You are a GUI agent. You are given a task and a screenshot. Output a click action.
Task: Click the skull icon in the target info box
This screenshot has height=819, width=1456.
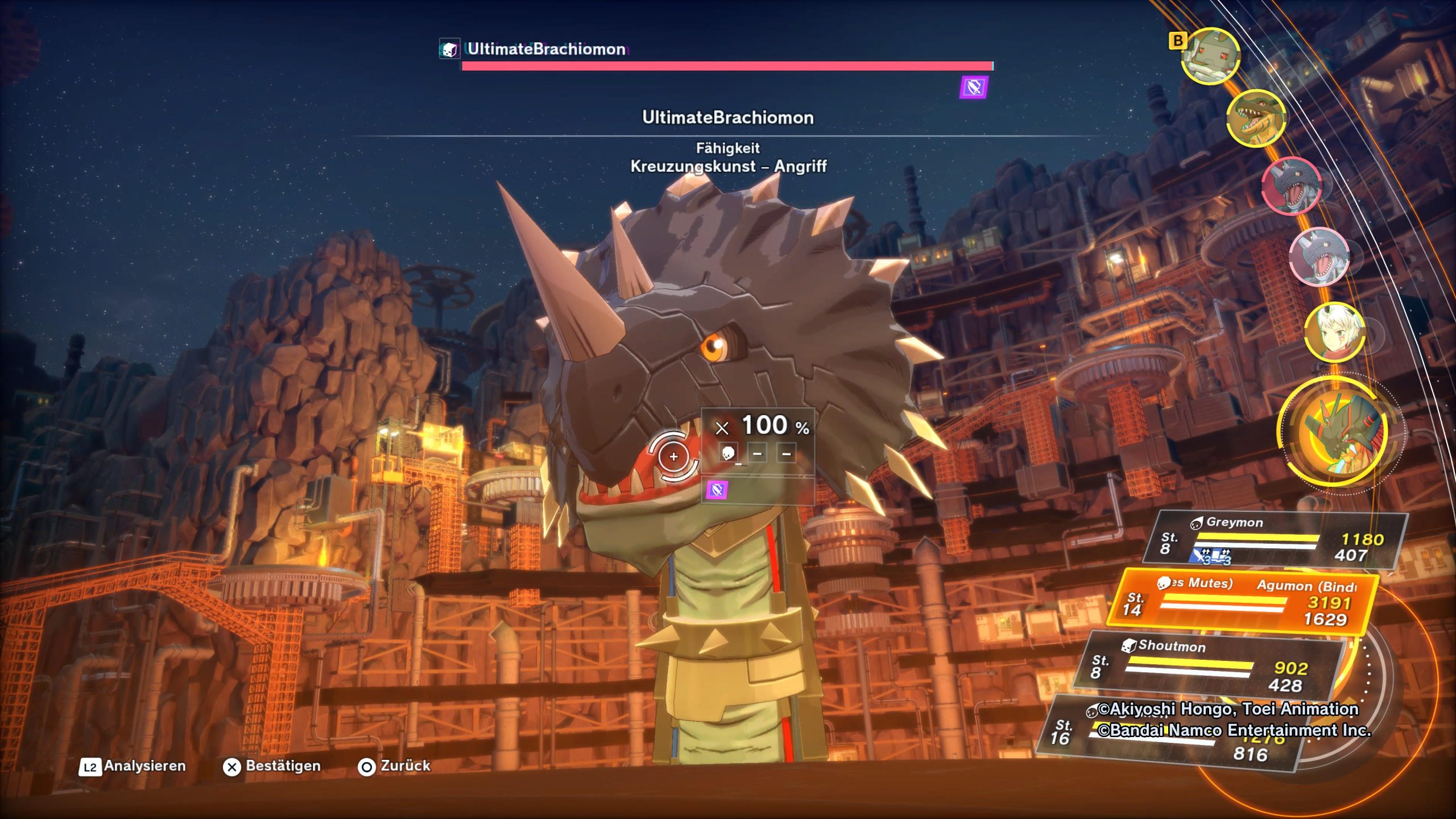[x=728, y=453]
